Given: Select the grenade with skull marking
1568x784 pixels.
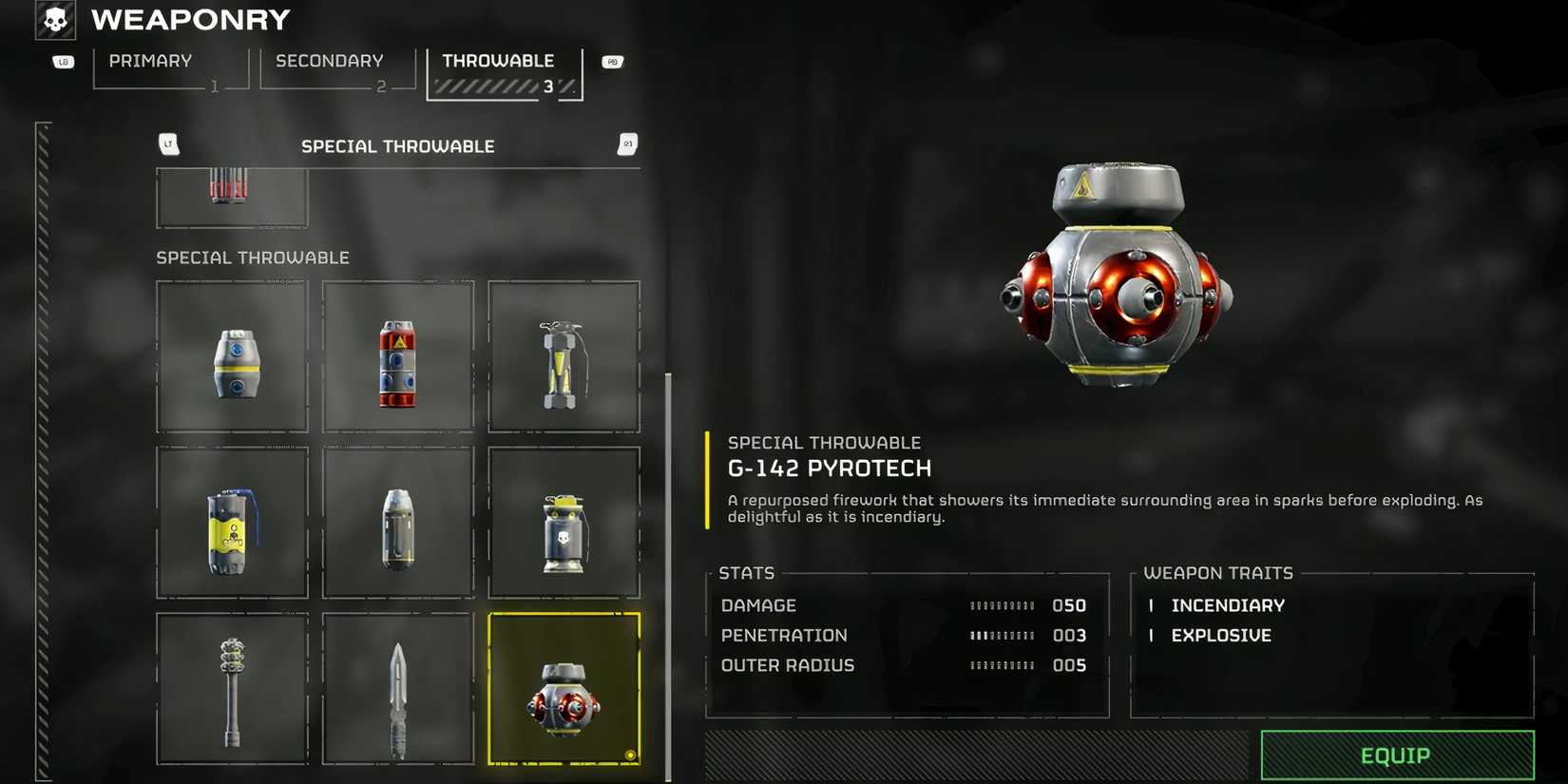Looking at the screenshot, I should coord(564,523).
